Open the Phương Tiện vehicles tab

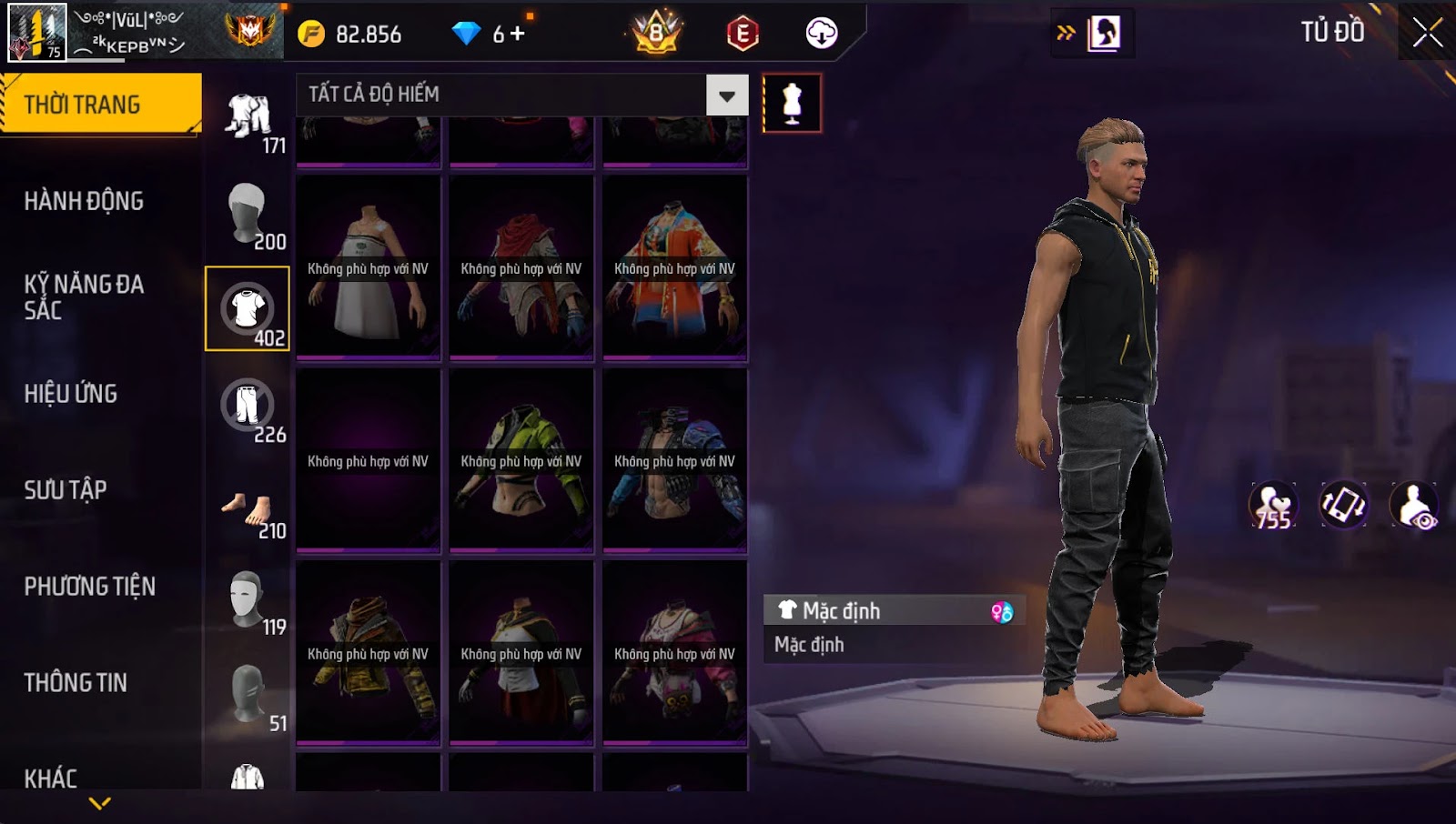tap(89, 587)
